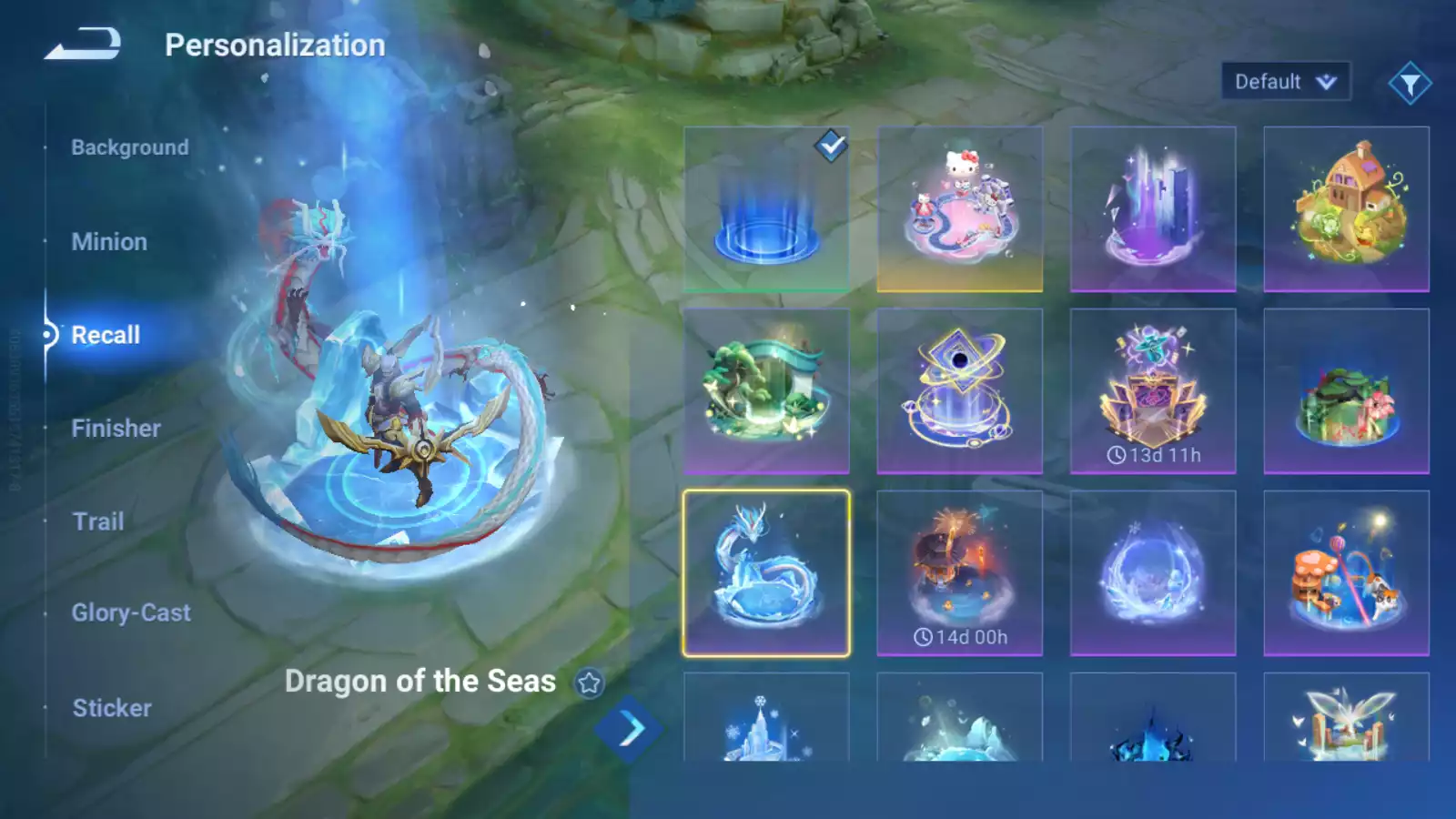This screenshot has height=819, width=1456.
Task: Pick the cottage farmhouse recall effect
Action: click(1347, 209)
